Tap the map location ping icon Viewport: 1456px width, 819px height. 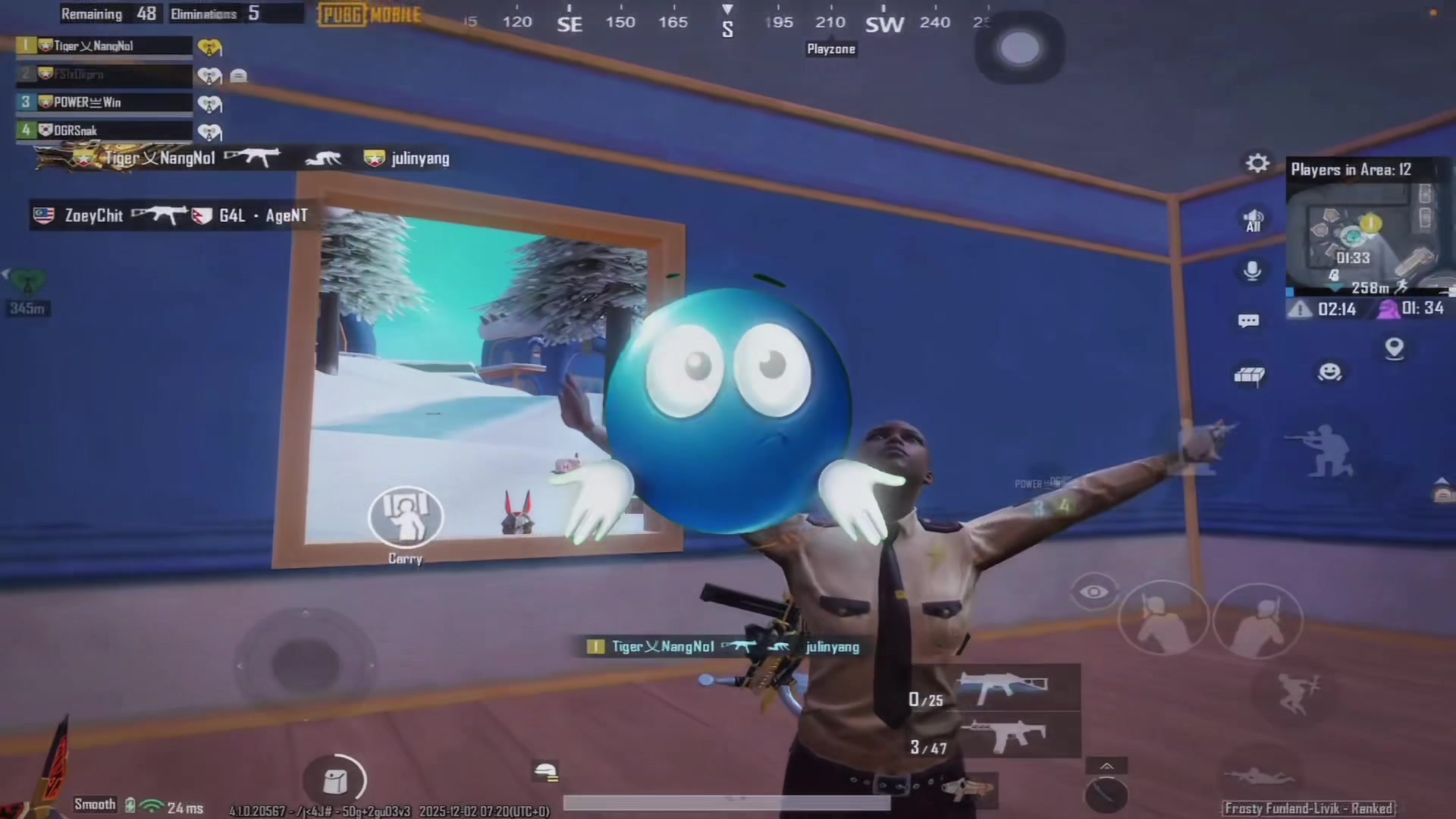(1395, 348)
